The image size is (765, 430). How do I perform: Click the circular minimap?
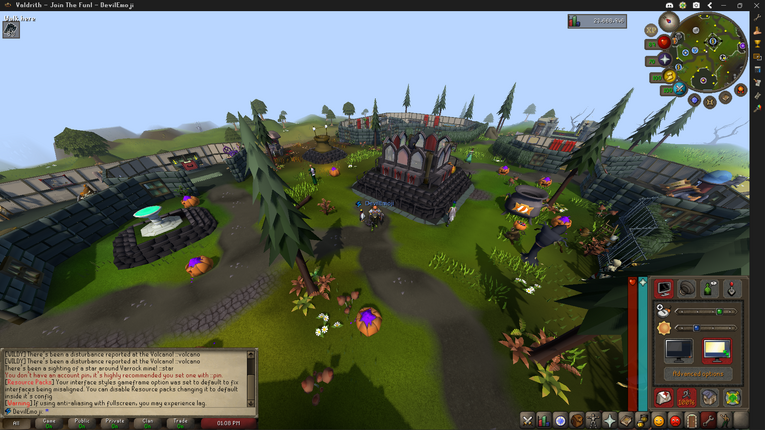tap(713, 50)
